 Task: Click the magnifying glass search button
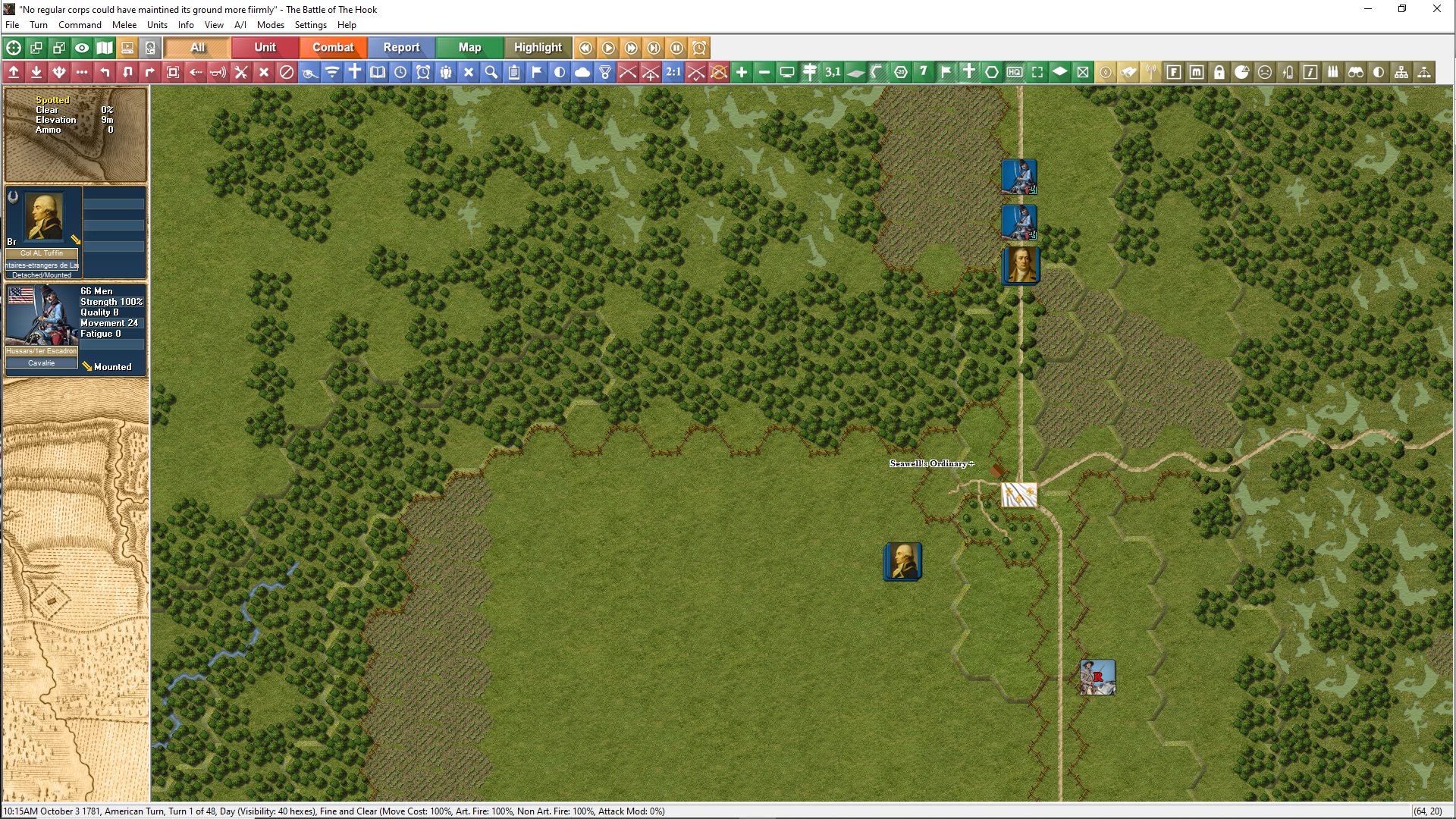point(491,72)
